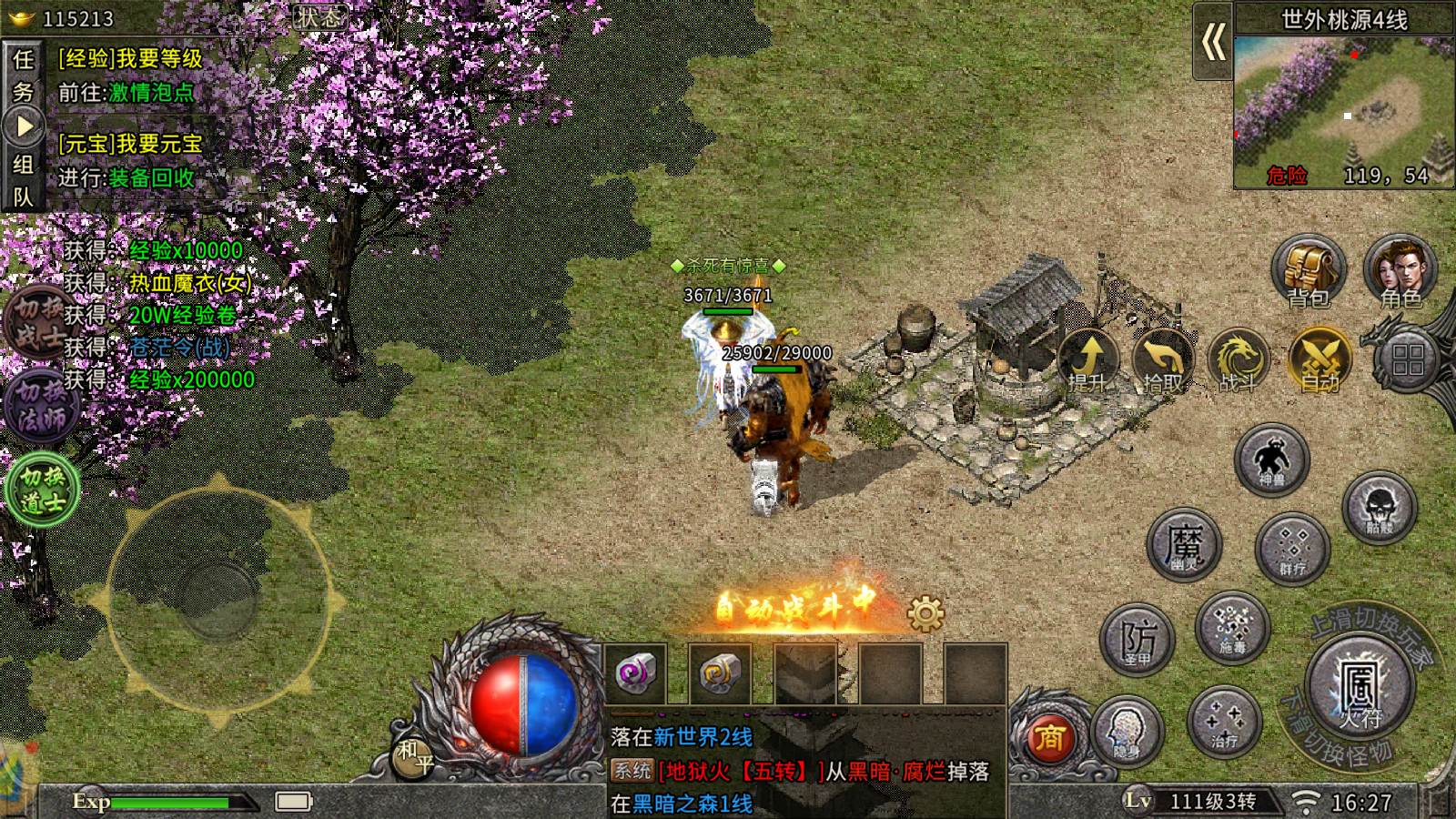Cast the 治疗 healing skill
This screenshot has width=1456, height=819.
pos(1224,723)
